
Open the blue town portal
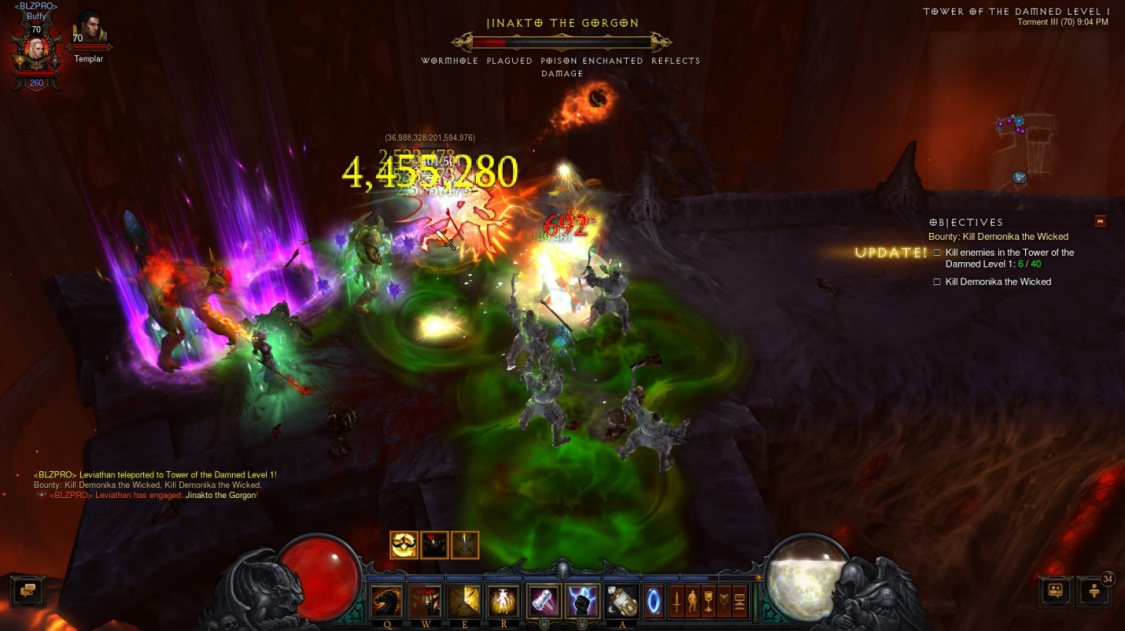coord(653,601)
